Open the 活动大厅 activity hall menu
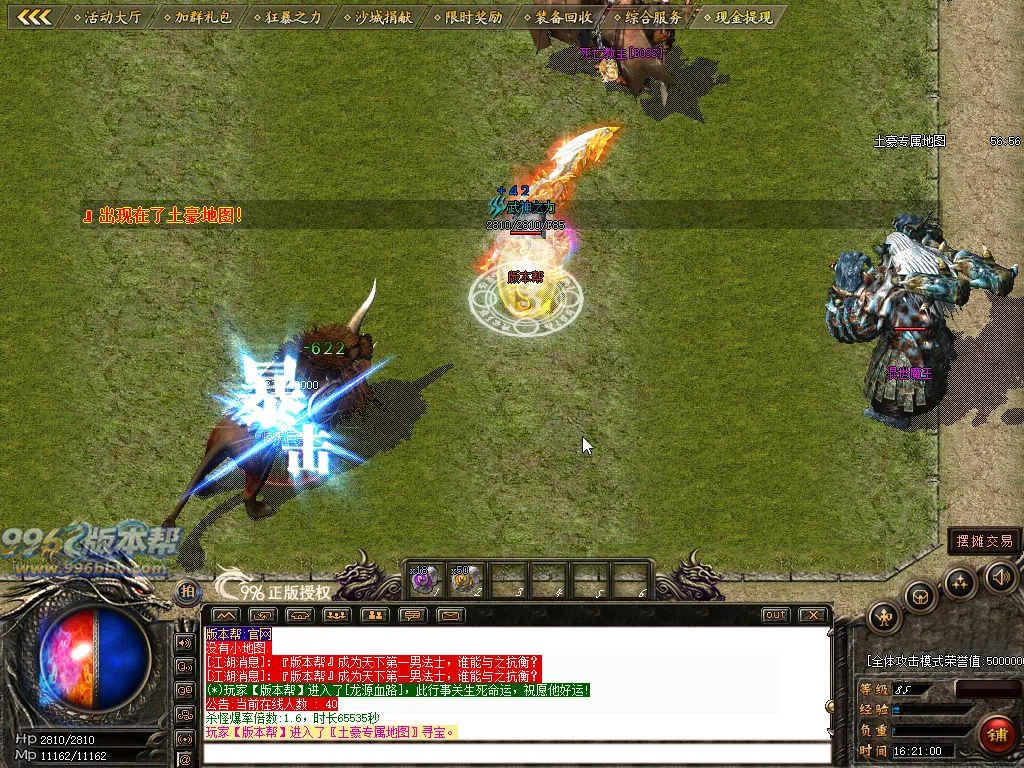1024x768 pixels. pos(112,17)
